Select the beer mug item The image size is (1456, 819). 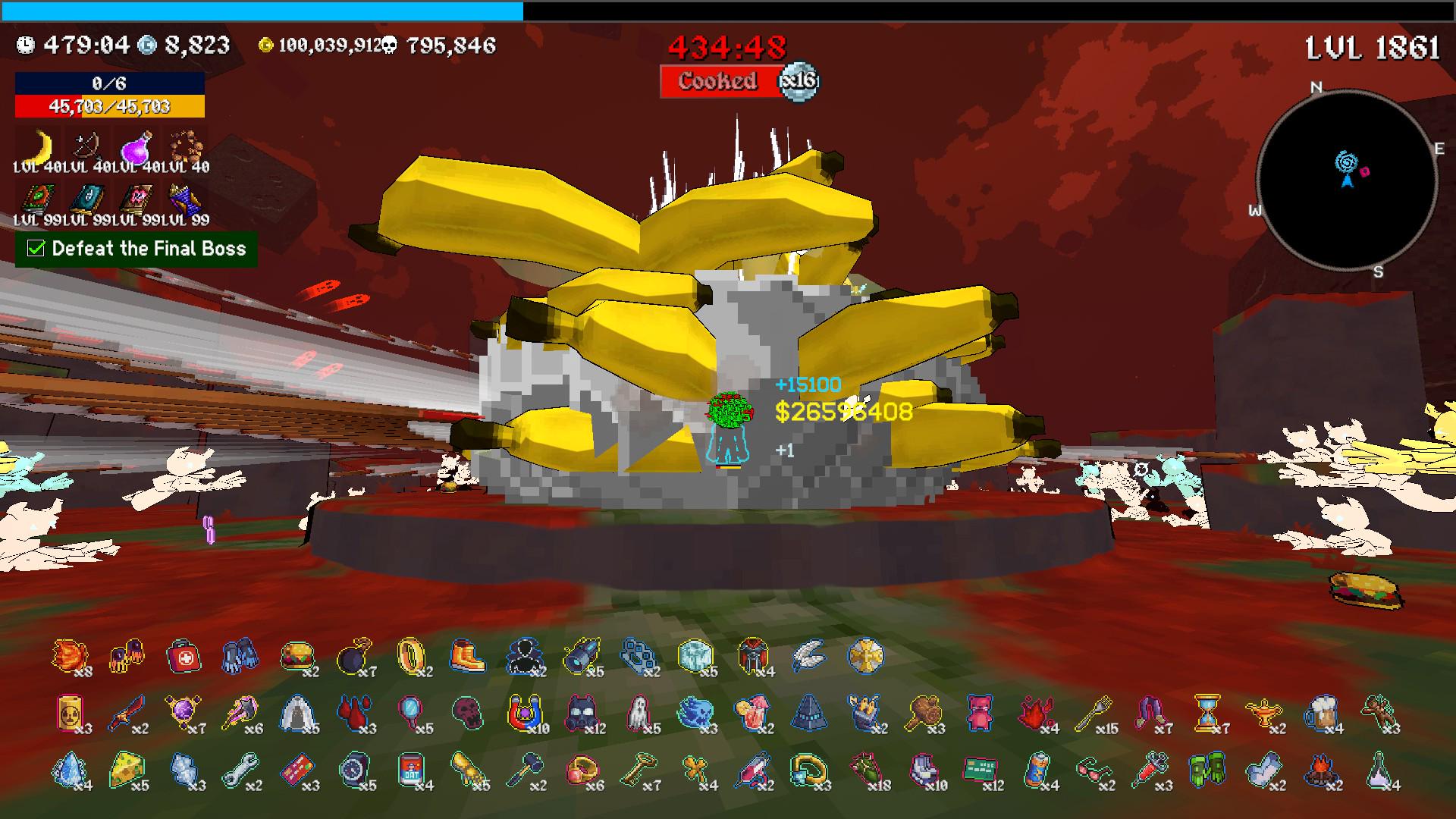pos(1320,713)
